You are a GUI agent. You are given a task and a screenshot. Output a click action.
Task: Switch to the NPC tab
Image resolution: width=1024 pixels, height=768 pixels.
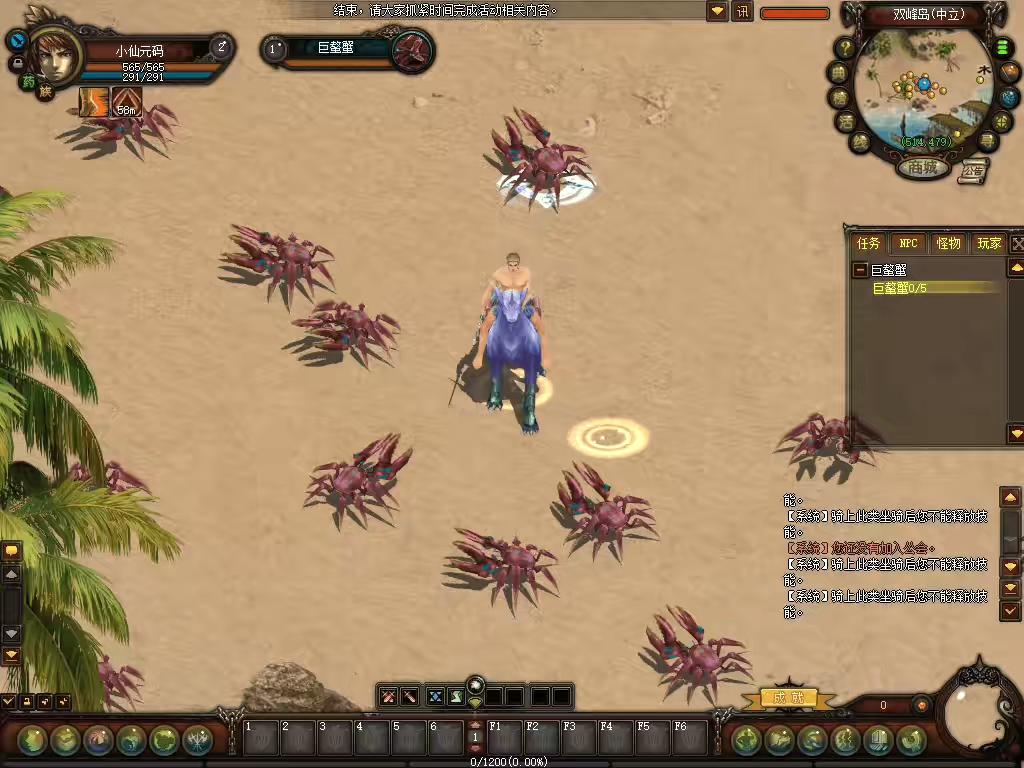point(908,243)
